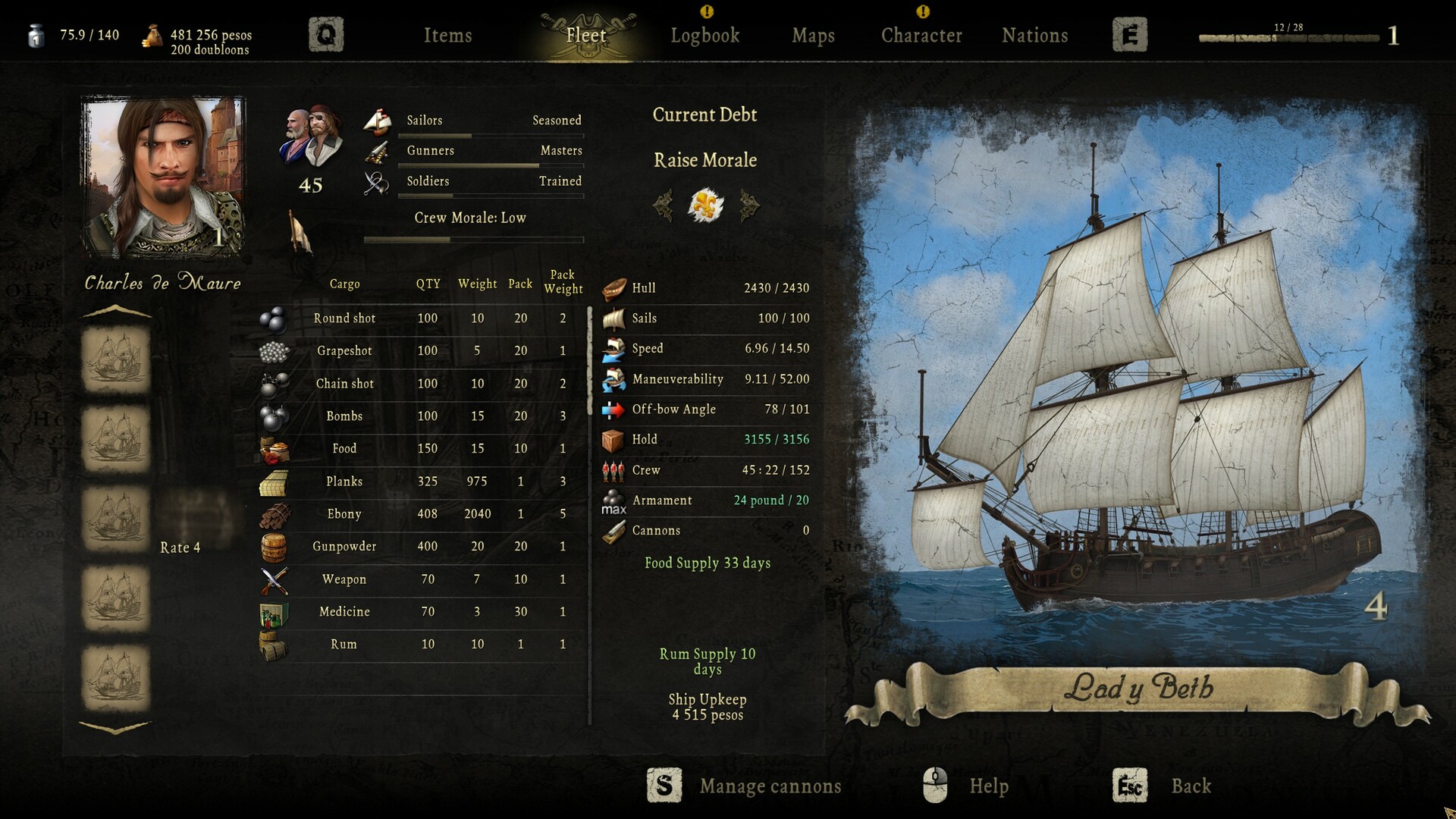Select the Cannons stat icon
1456x819 pixels.
tap(614, 531)
